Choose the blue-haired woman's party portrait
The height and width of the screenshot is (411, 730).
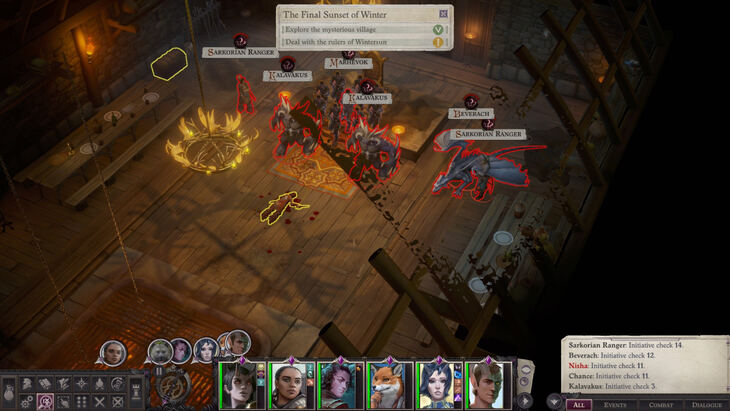[440, 384]
